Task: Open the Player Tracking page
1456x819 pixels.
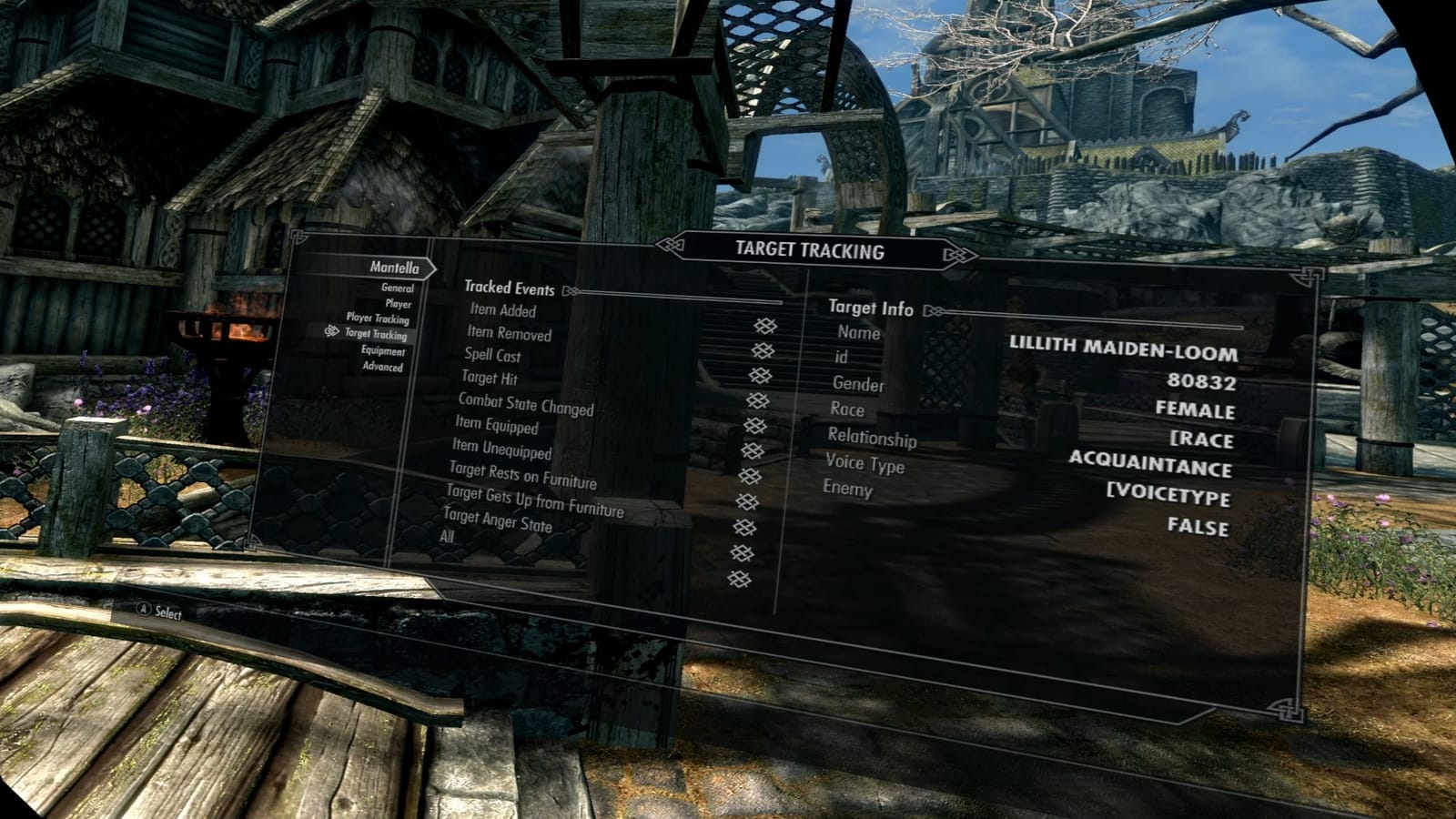Action: [x=378, y=318]
